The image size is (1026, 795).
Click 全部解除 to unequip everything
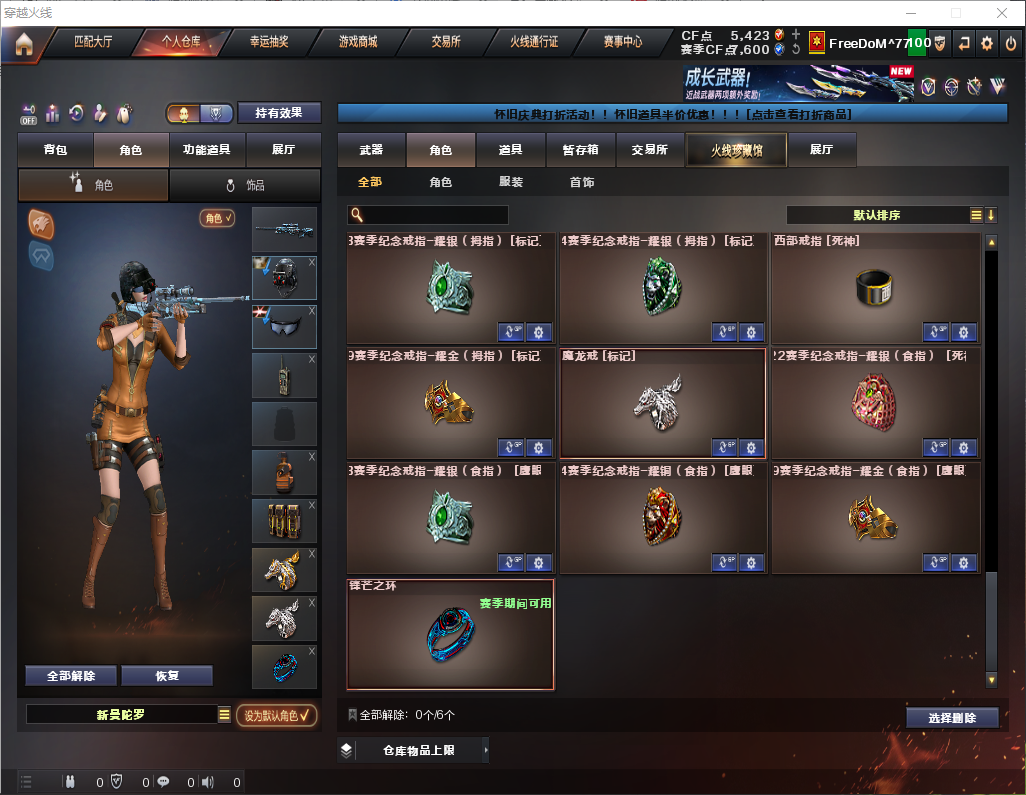click(x=71, y=675)
